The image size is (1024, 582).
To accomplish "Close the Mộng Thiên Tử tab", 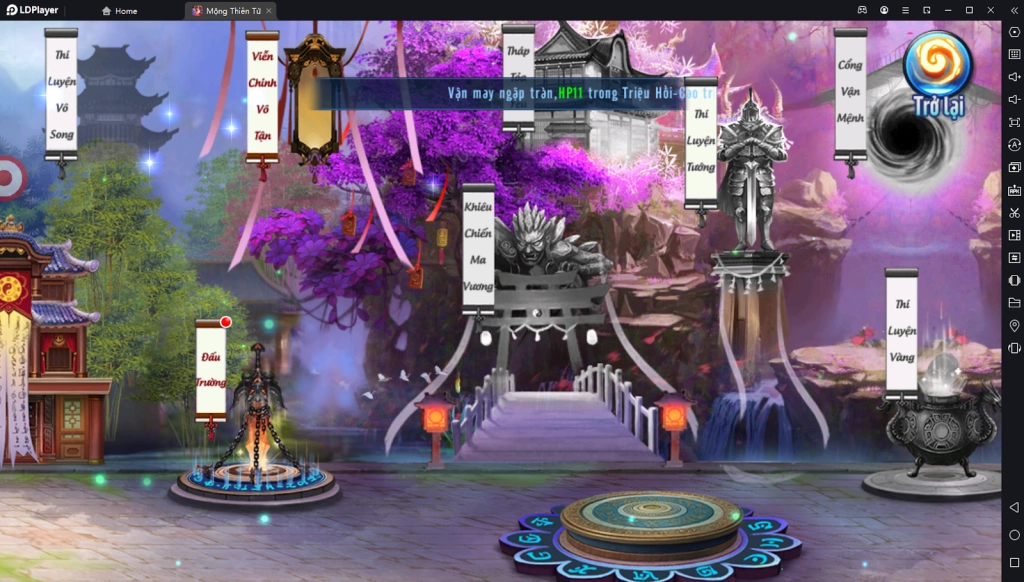I will coord(268,11).
